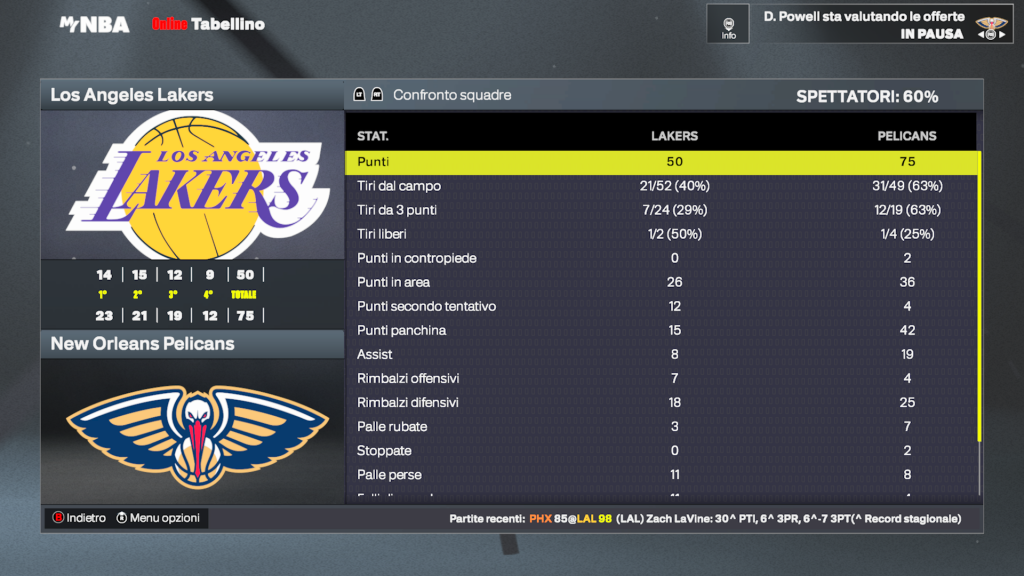Select the Punti in area row
This screenshot has height=576, width=1024.
[661, 282]
